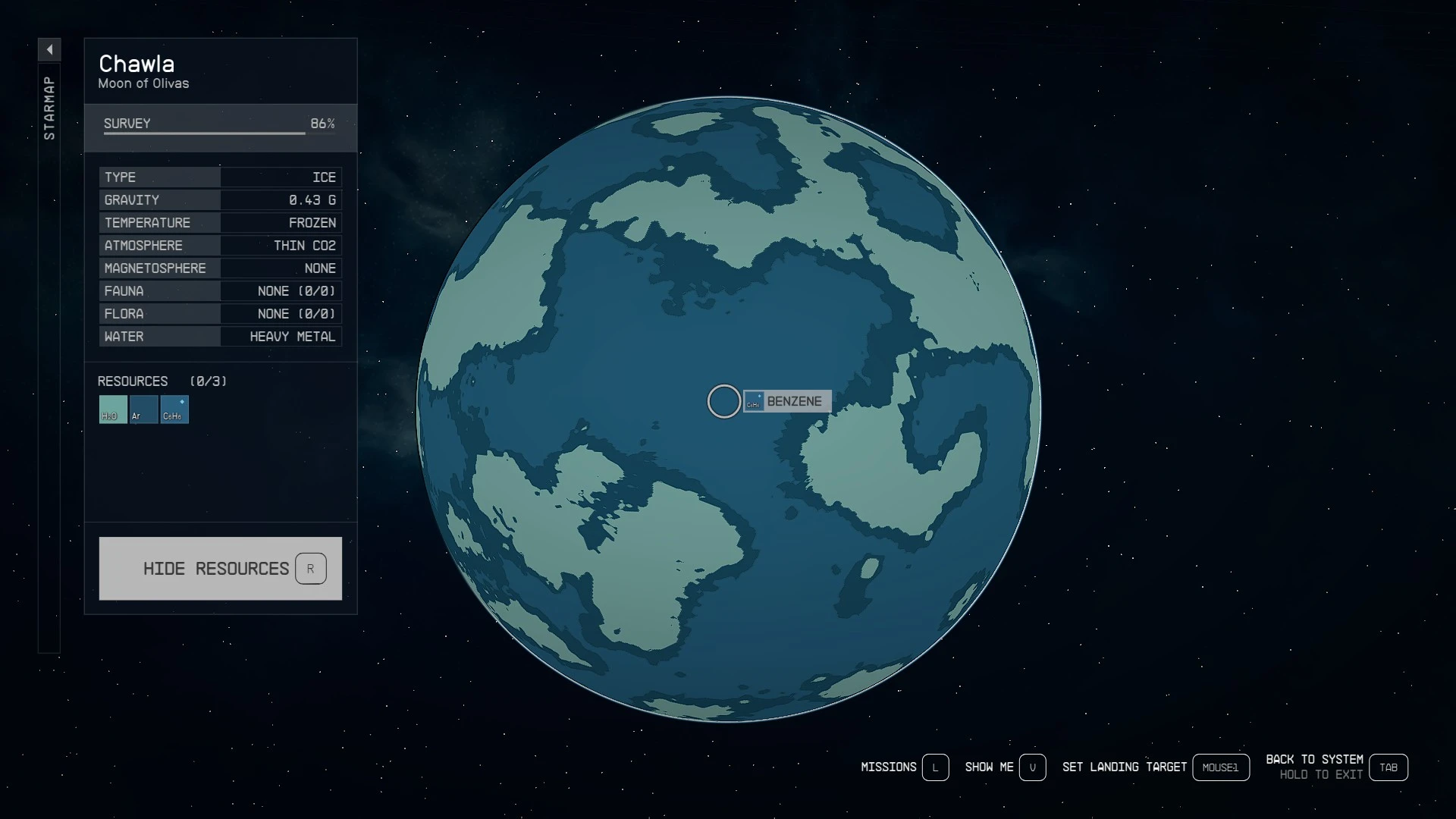Viewport: 1456px width, 819px height.
Task: Select the Argon resource icon
Action: click(143, 409)
